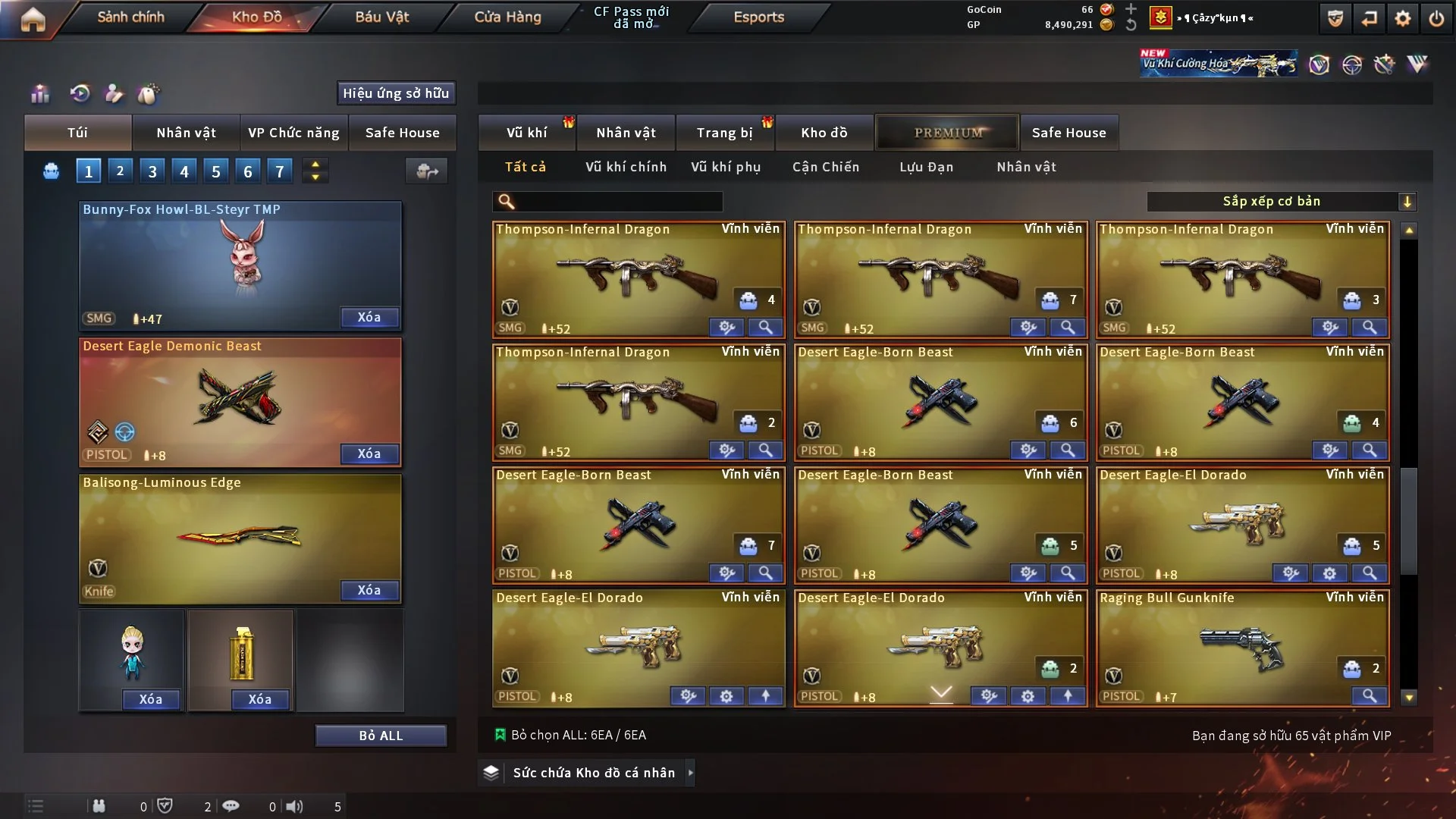Switch to the Nhân vật bag tab
Image resolution: width=1456 pixels, height=819 pixels.
click(186, 133)
